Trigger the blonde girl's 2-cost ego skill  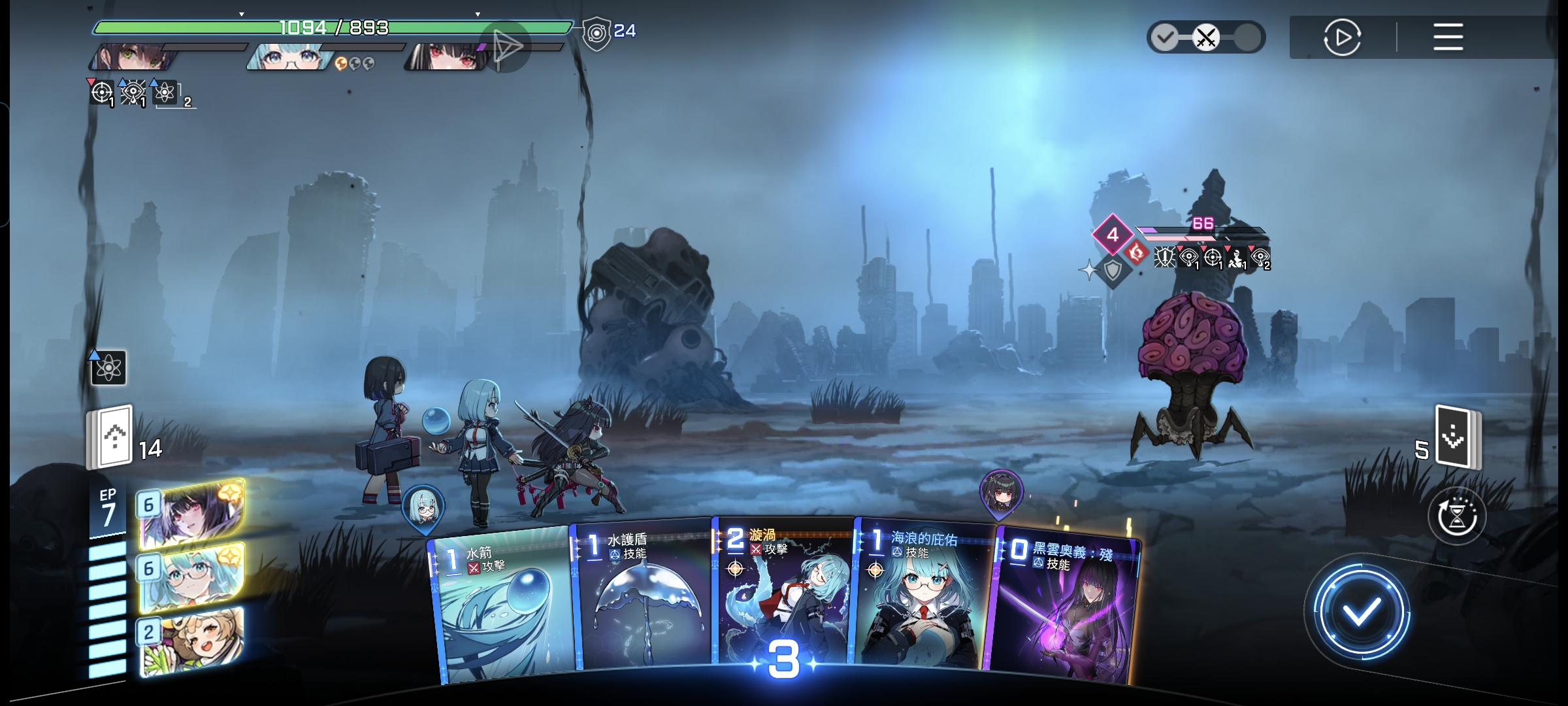191,642
